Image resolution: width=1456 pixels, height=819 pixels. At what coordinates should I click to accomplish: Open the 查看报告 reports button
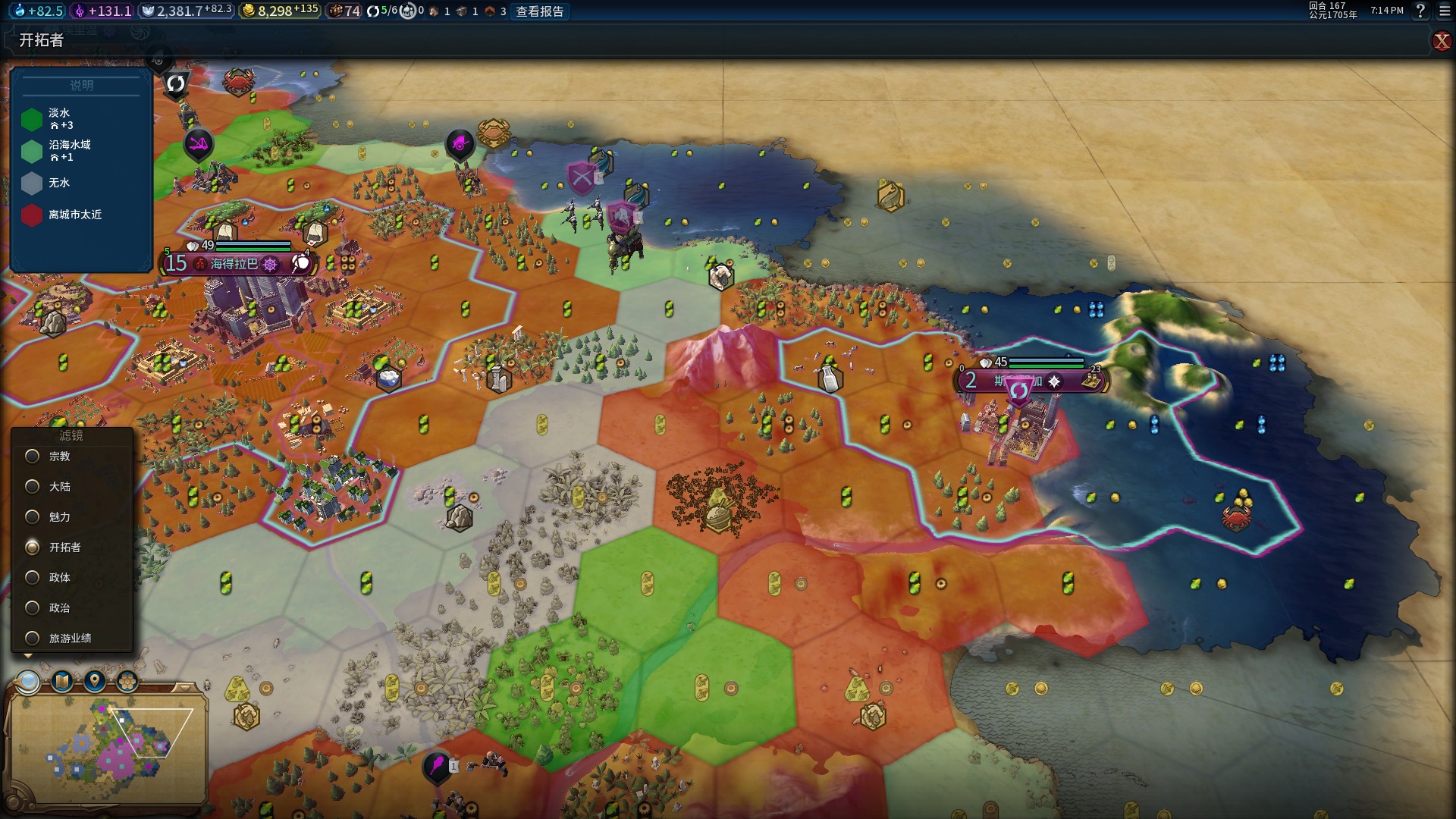click(x=540, y=11)
